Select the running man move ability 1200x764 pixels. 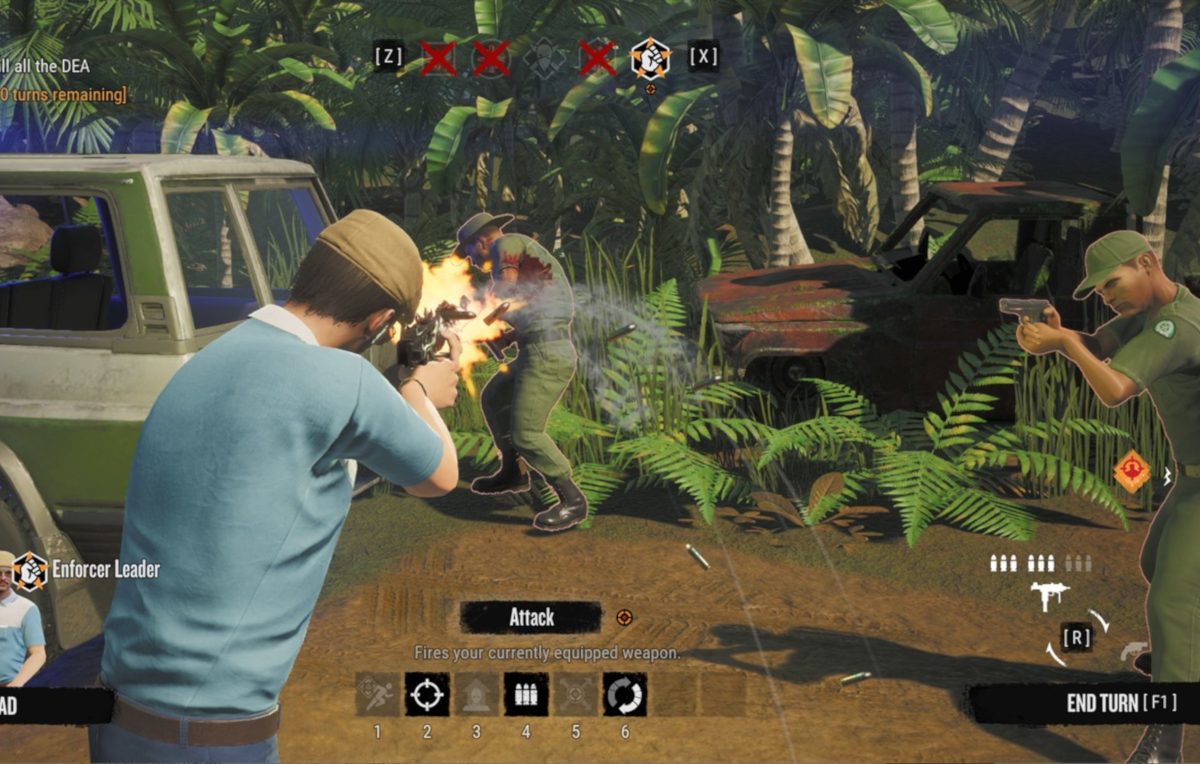[x=377, y=693]
